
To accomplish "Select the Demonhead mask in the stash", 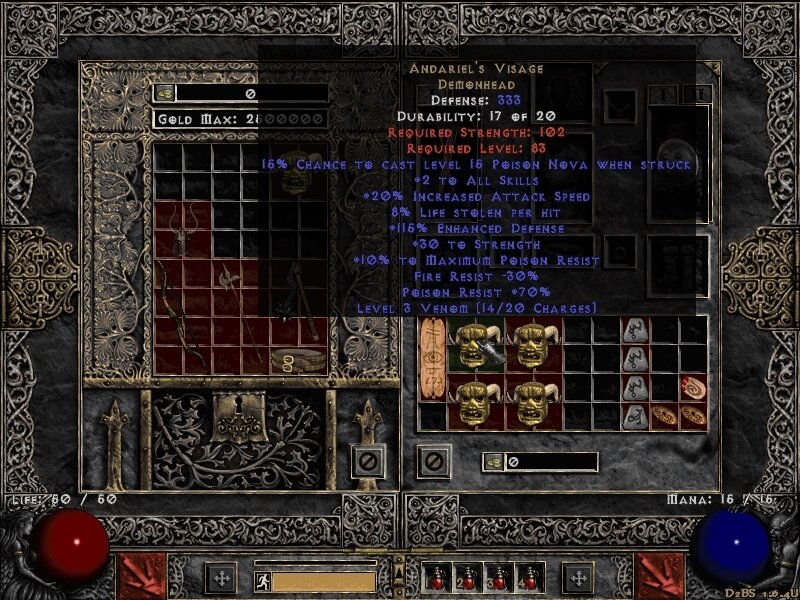I will pos(297,172).
